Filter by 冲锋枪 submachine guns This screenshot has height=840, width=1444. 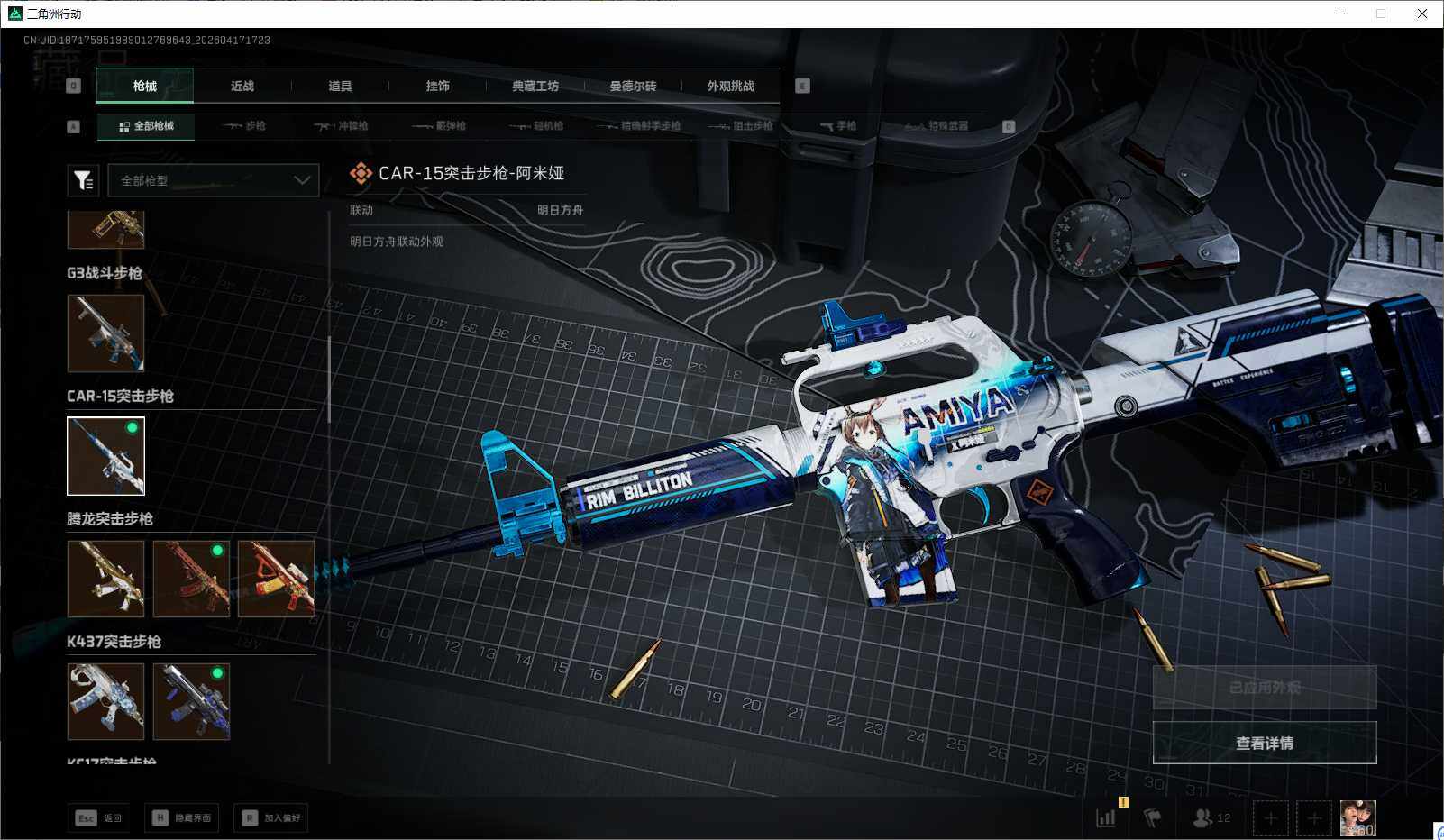pos(342,126)
